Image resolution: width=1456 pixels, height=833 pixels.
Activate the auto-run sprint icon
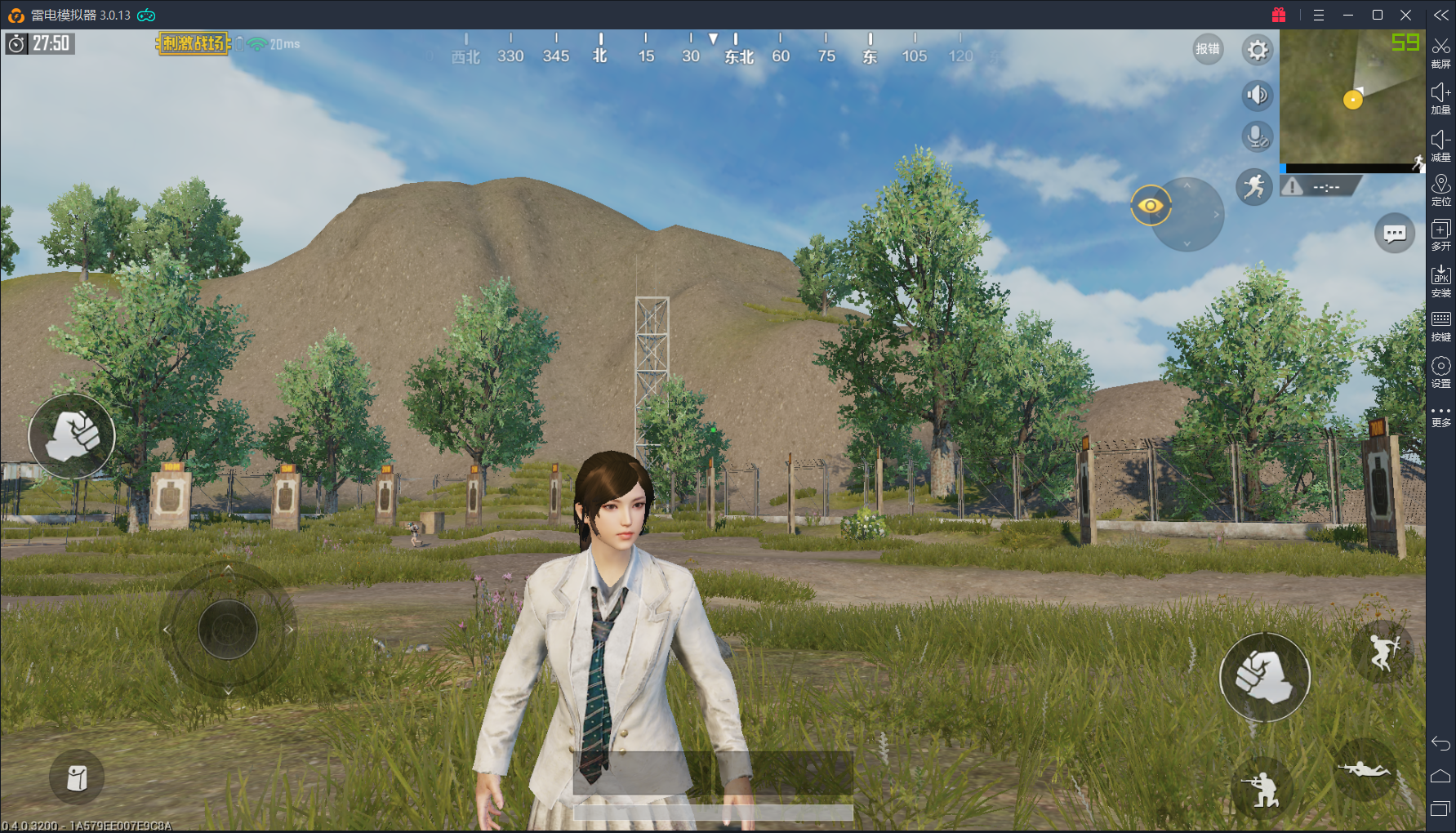(1254, 187)
